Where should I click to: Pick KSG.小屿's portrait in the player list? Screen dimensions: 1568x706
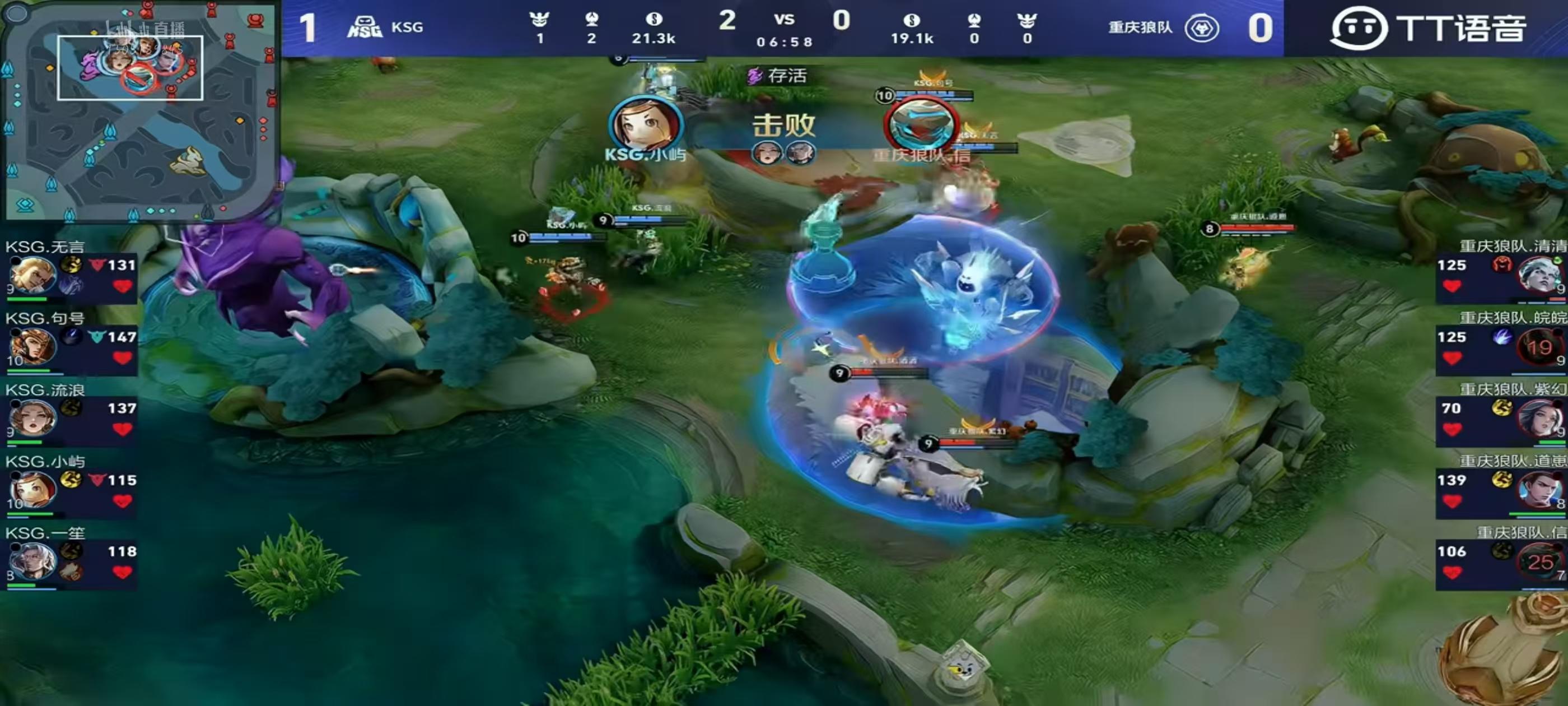32,490
